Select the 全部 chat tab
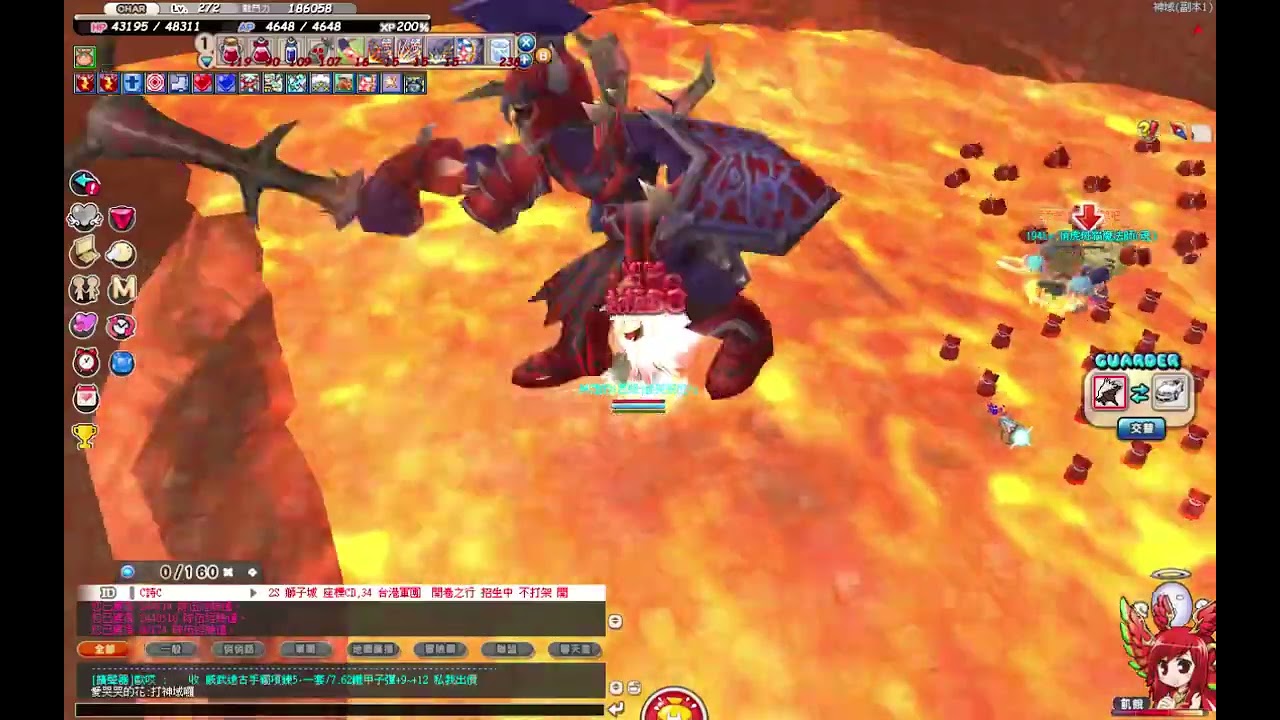The height and width of the screenshot is (720, 1280). (x=105, y=649)
